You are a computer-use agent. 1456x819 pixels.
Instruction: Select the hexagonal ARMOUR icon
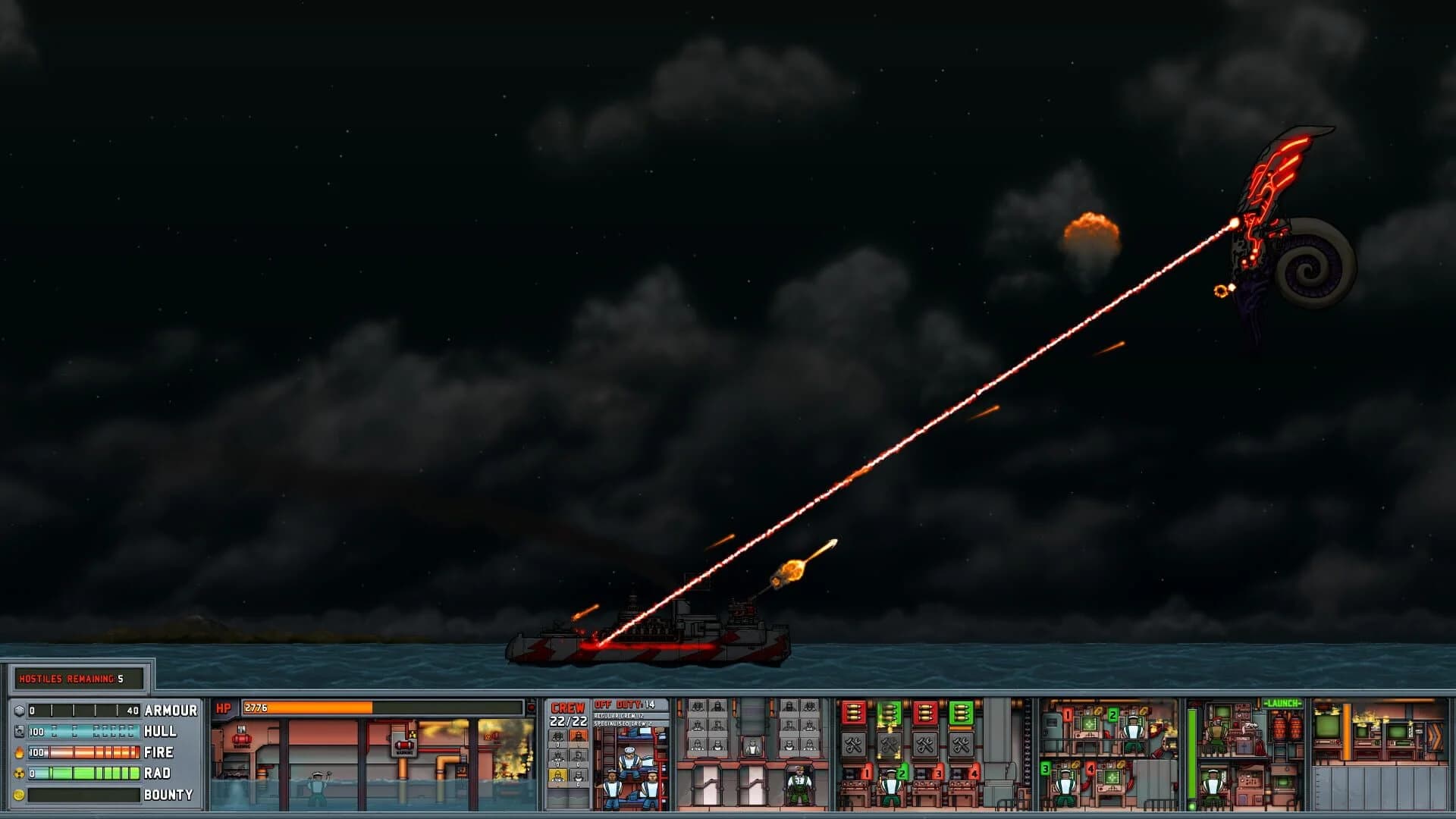19,710
